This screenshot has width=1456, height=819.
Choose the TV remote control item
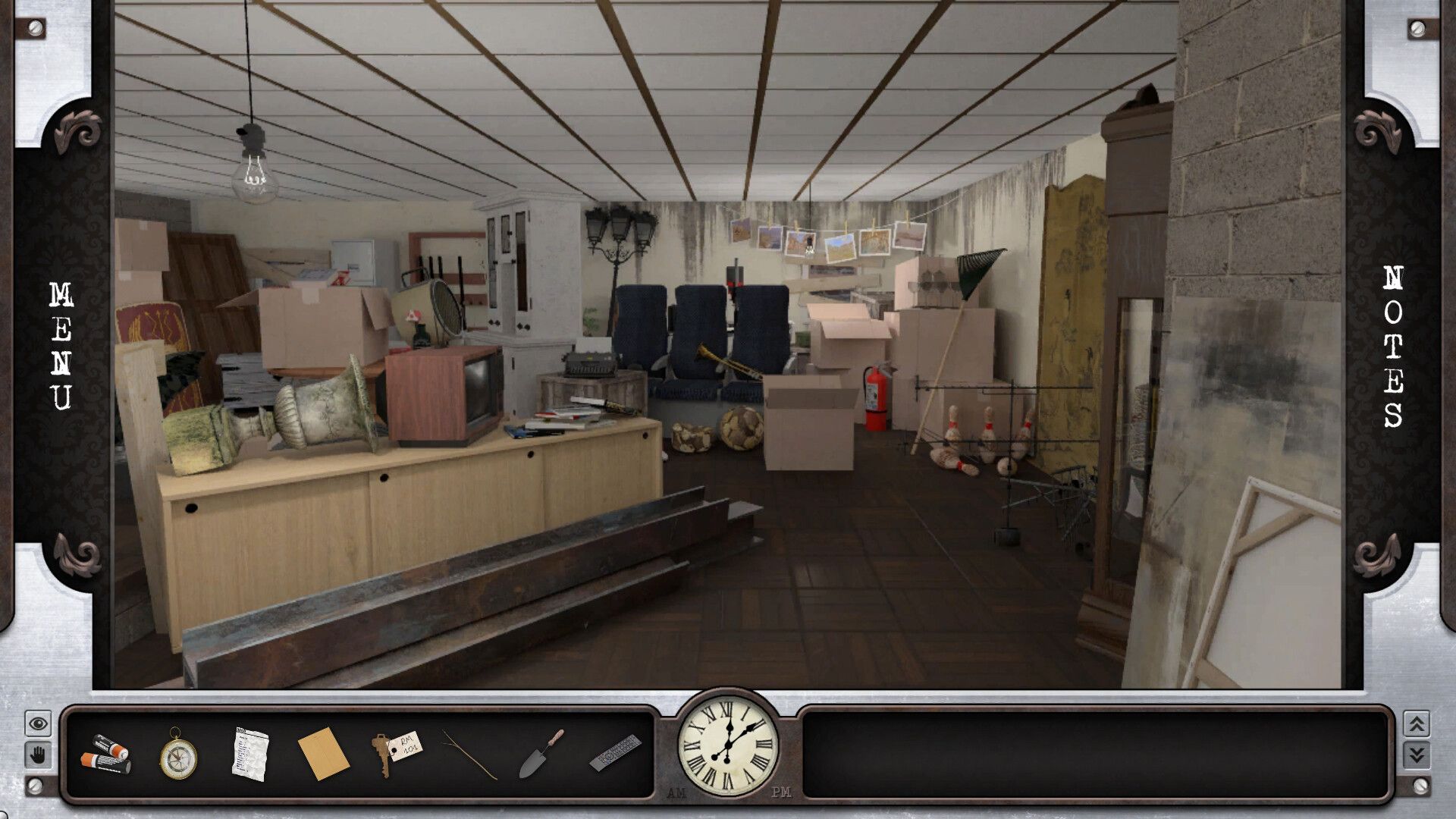coord(615,752)
